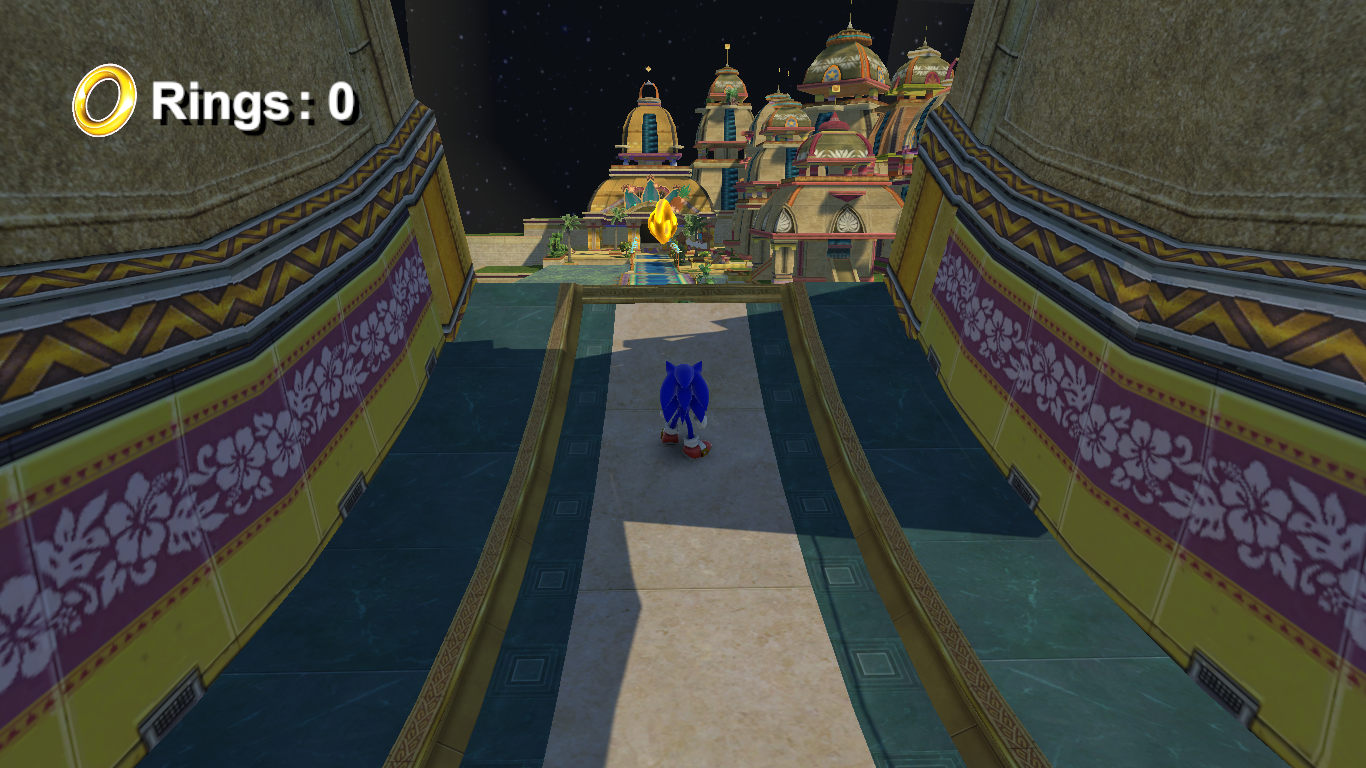Click the small flag atop the central tower
Viewport: 1366px width, 768px height.
[727, 48]
